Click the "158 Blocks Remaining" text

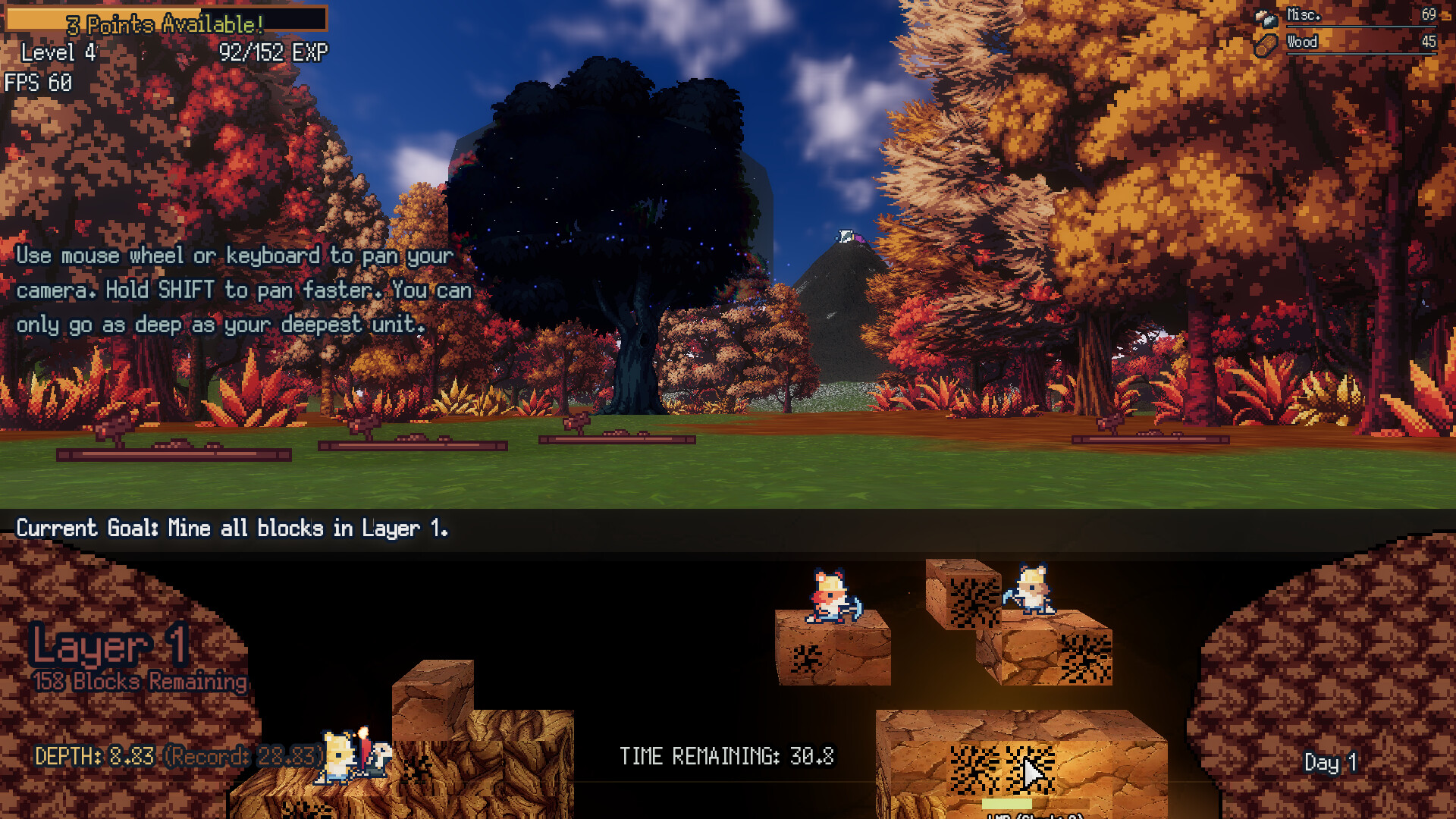(140, 681)
